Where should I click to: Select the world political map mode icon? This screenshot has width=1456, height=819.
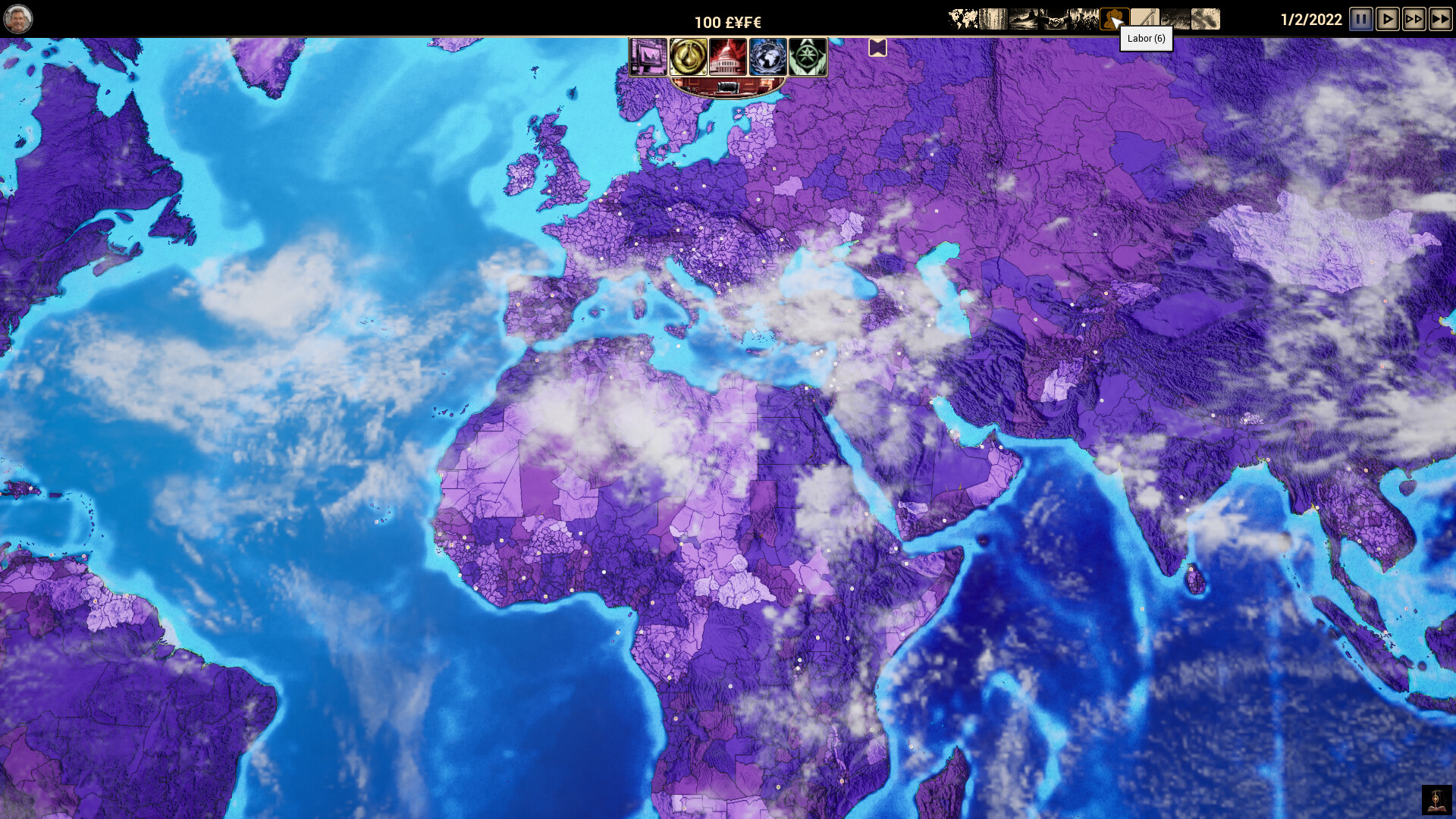pos(963,19)
